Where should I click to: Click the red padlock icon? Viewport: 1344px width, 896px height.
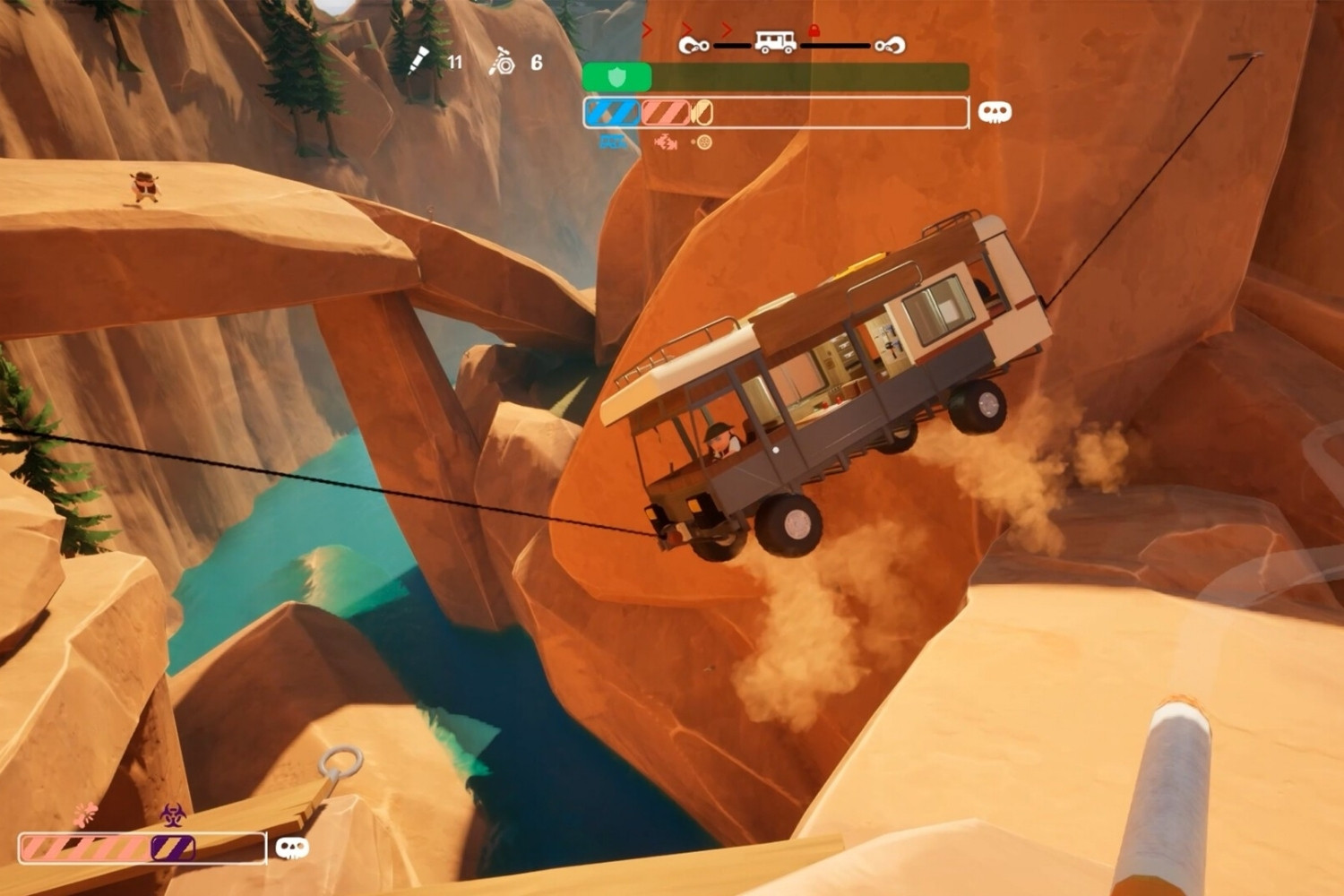click(814, 30)
